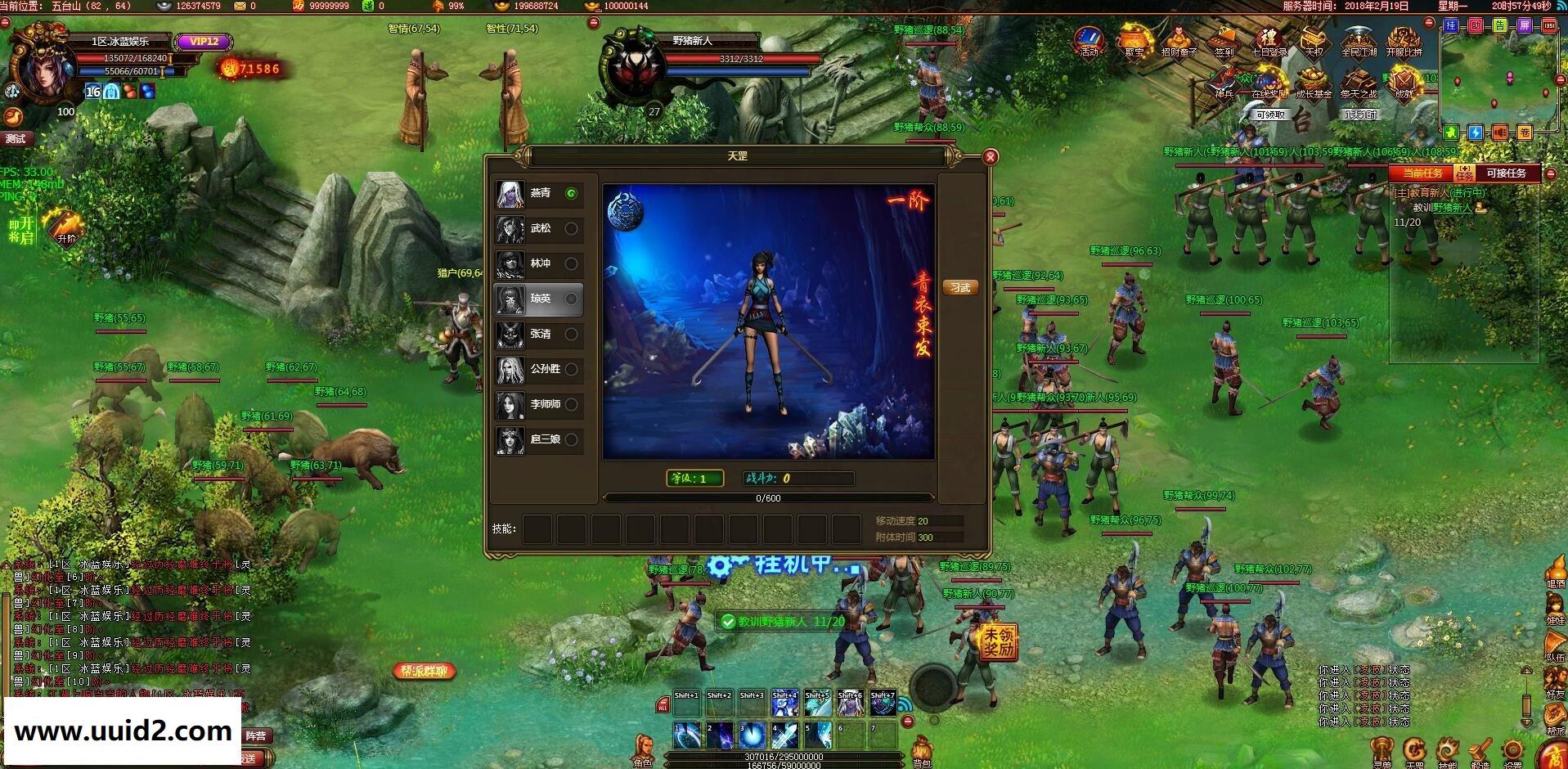This screenshot has height=769, width=1568.
Task: Select the 武松 character radio button
Action: coord(573,230)
